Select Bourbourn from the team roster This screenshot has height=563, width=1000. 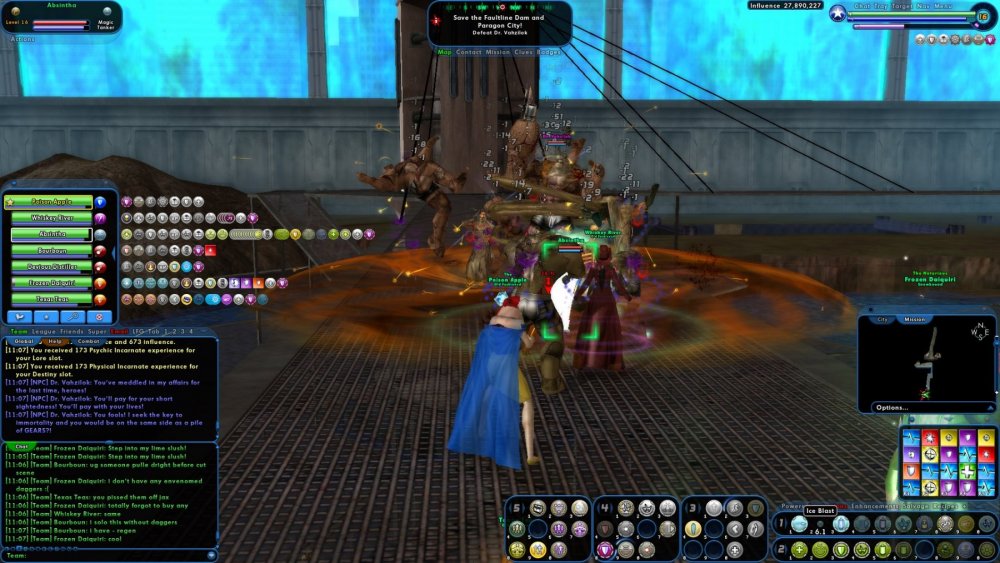[50, 250]
